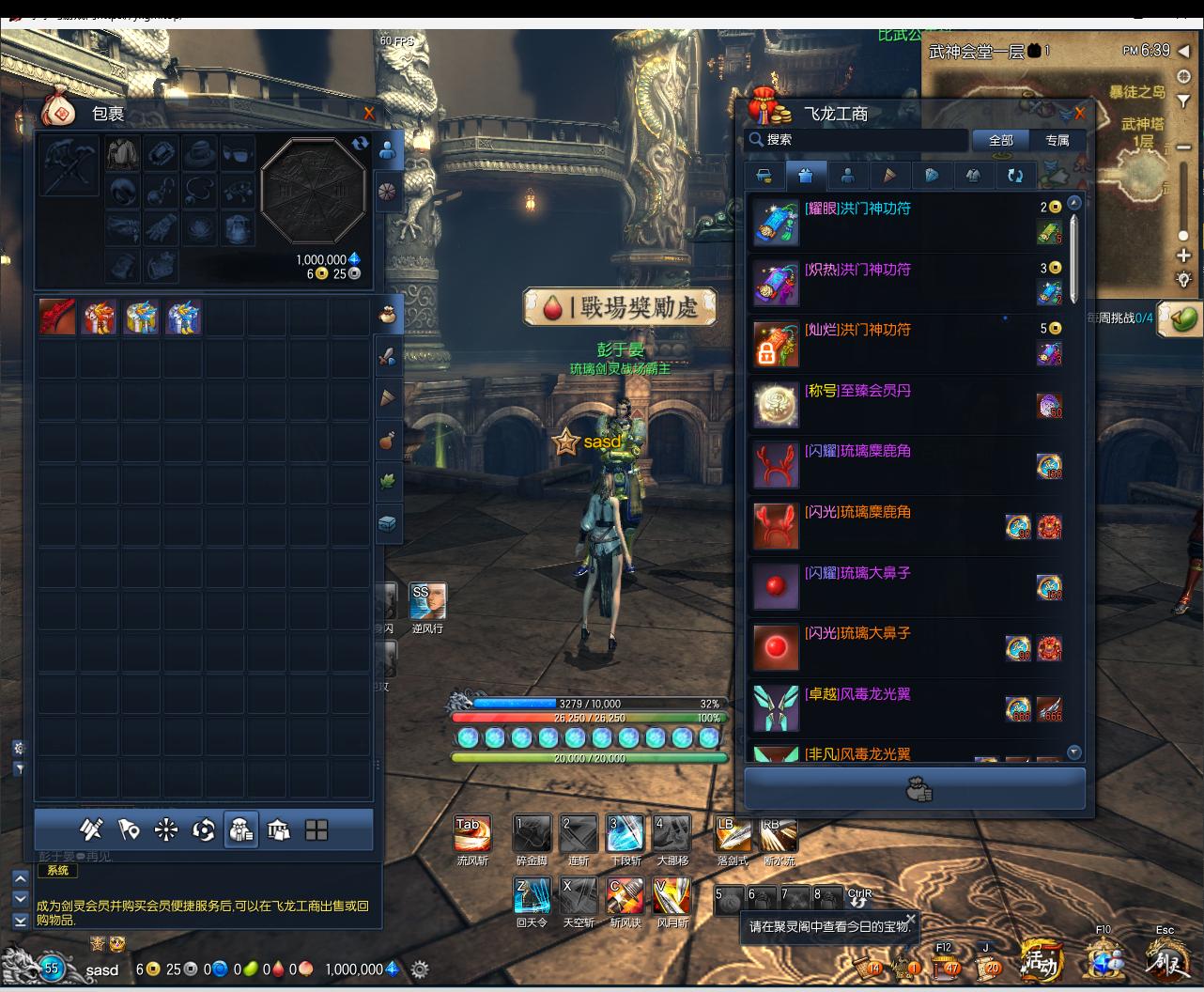Close the 聚灵阁 treasure tooltip

tap(910, 919)
